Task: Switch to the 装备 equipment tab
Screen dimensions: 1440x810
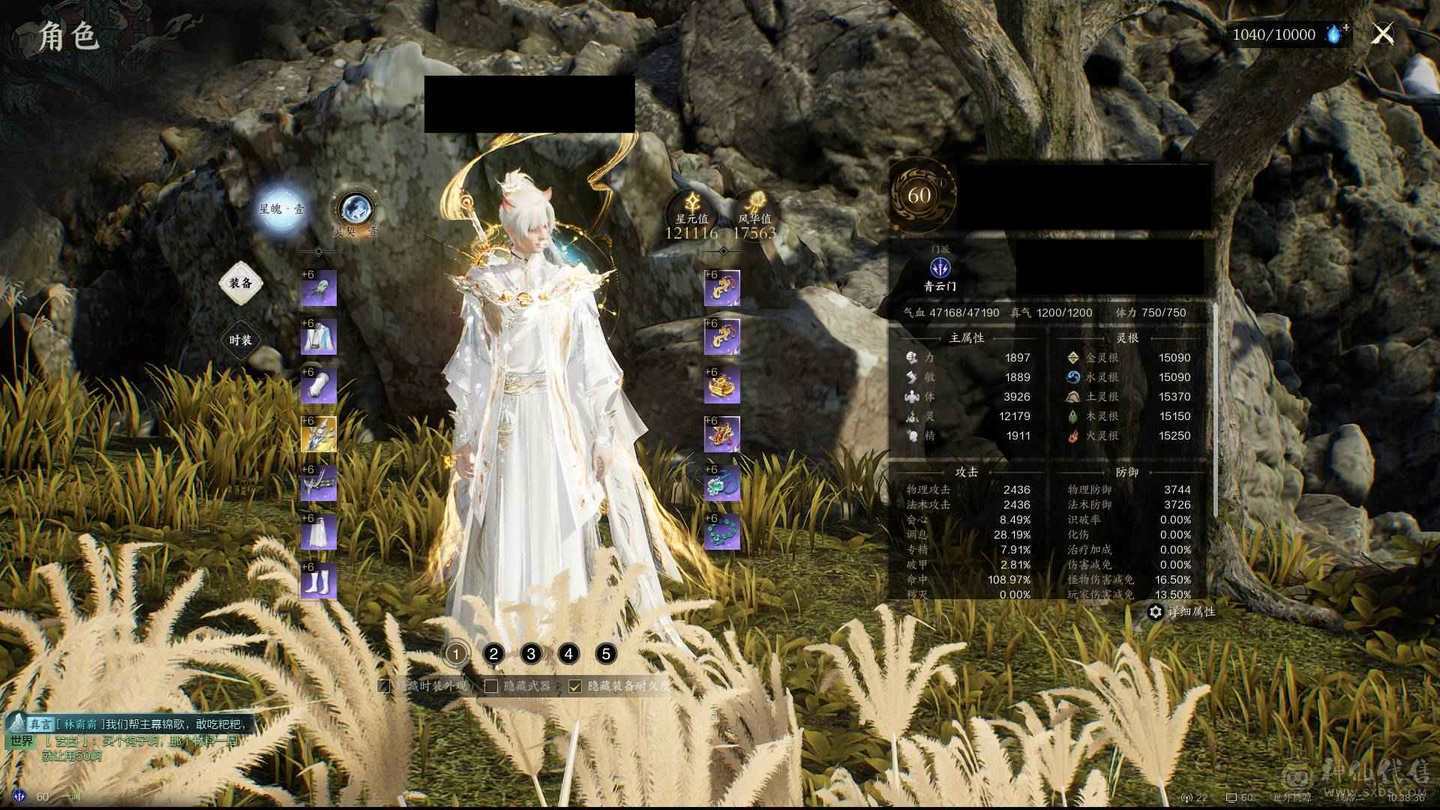Action: (x=240, y=284)
